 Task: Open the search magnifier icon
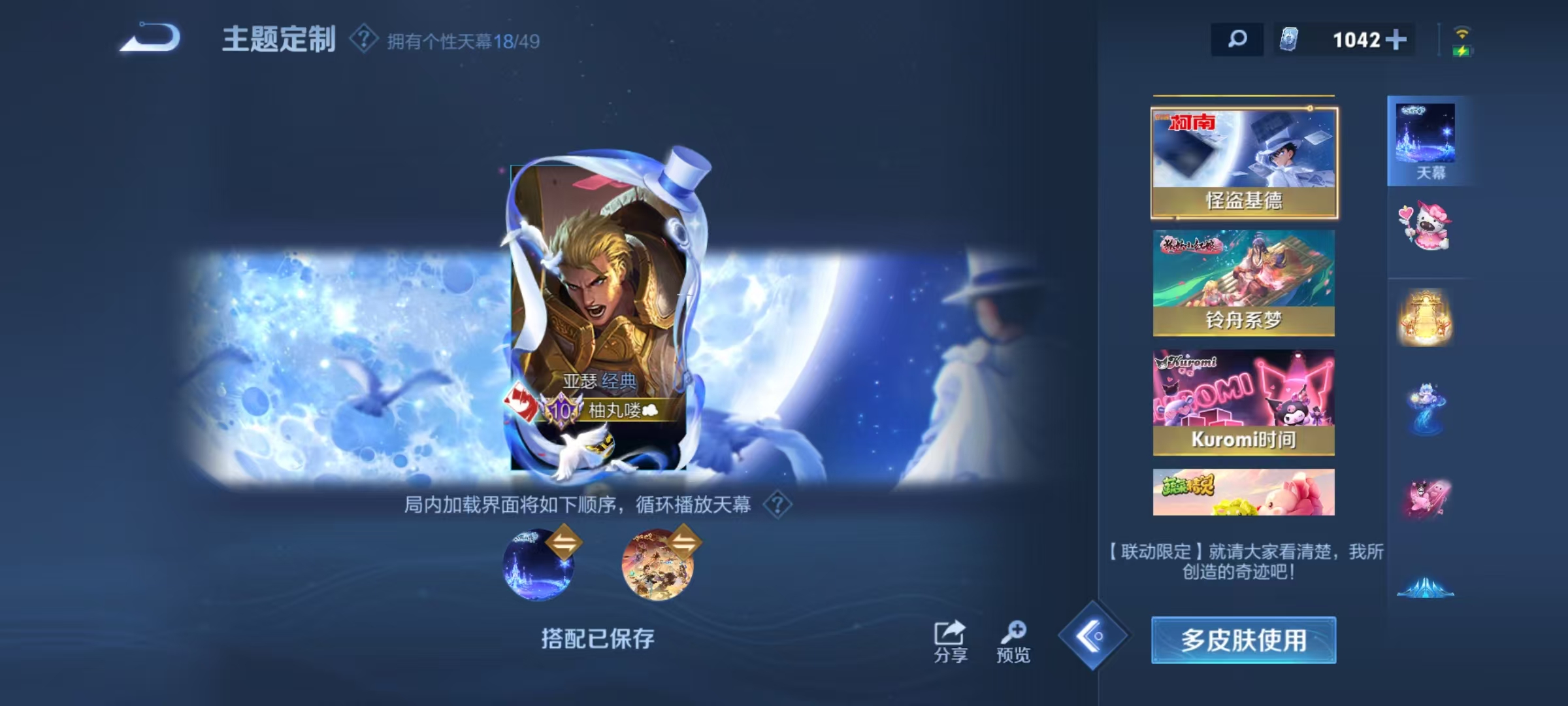point(1237,39)
